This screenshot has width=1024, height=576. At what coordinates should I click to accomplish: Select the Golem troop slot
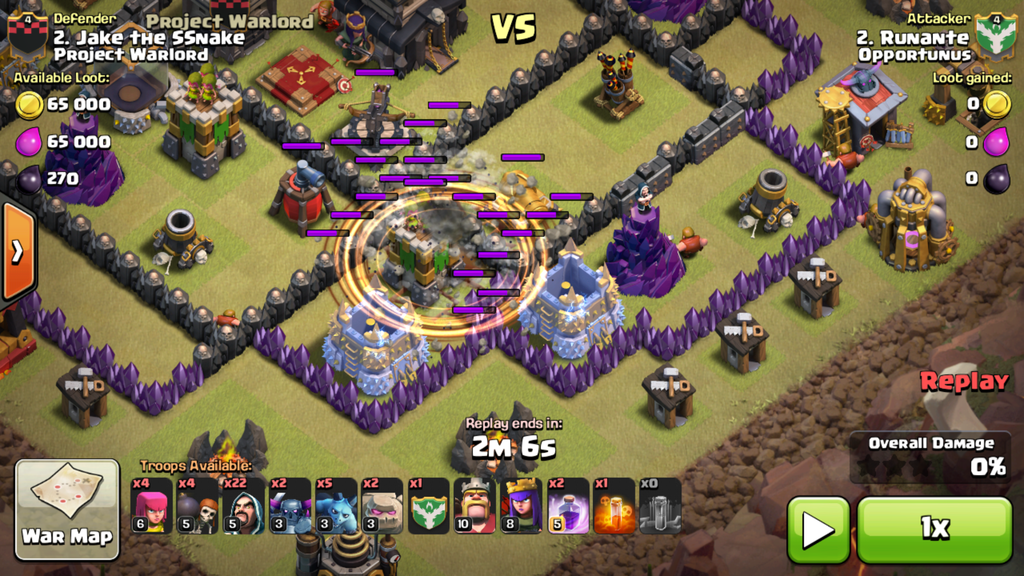[382, 506]
